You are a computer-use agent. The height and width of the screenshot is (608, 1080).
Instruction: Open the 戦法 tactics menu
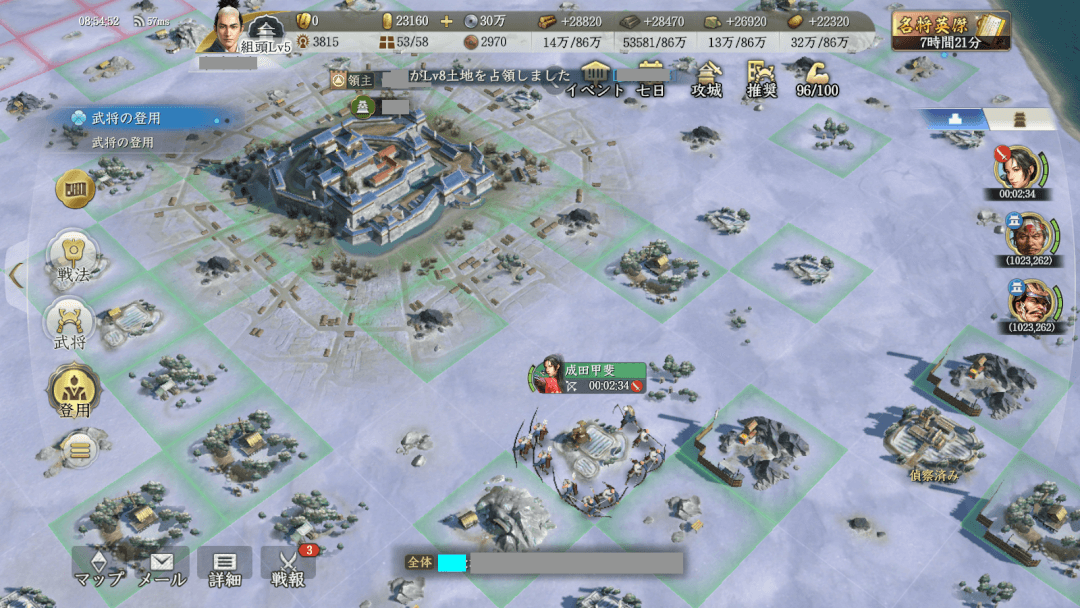click(72, 257)
